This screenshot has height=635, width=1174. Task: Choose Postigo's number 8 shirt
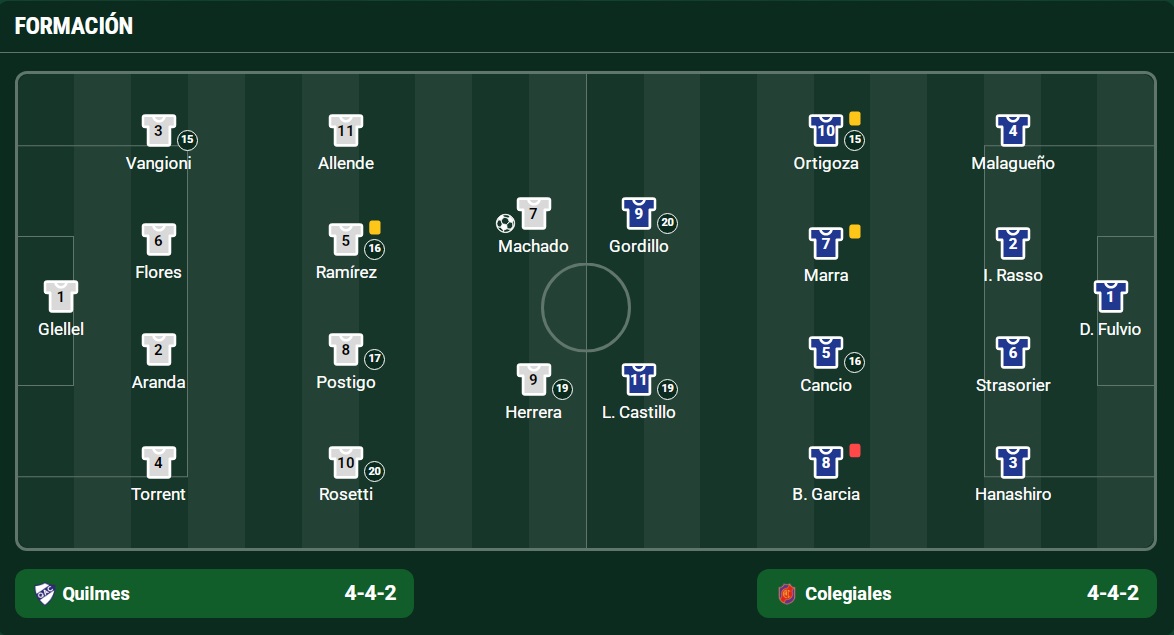point(345,350)
